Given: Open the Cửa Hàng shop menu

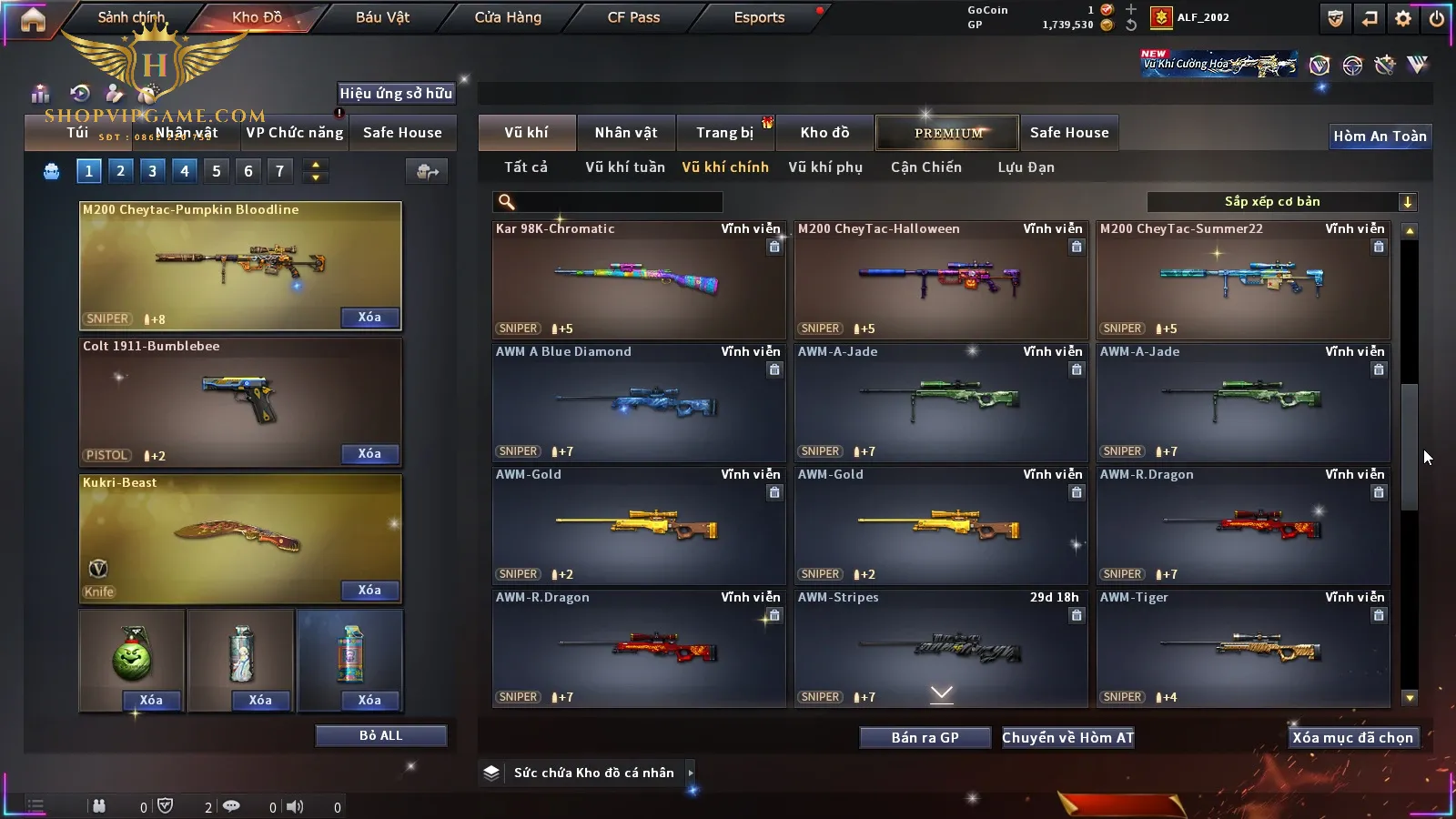Looking at the screenshot, I should coord(508,17).
